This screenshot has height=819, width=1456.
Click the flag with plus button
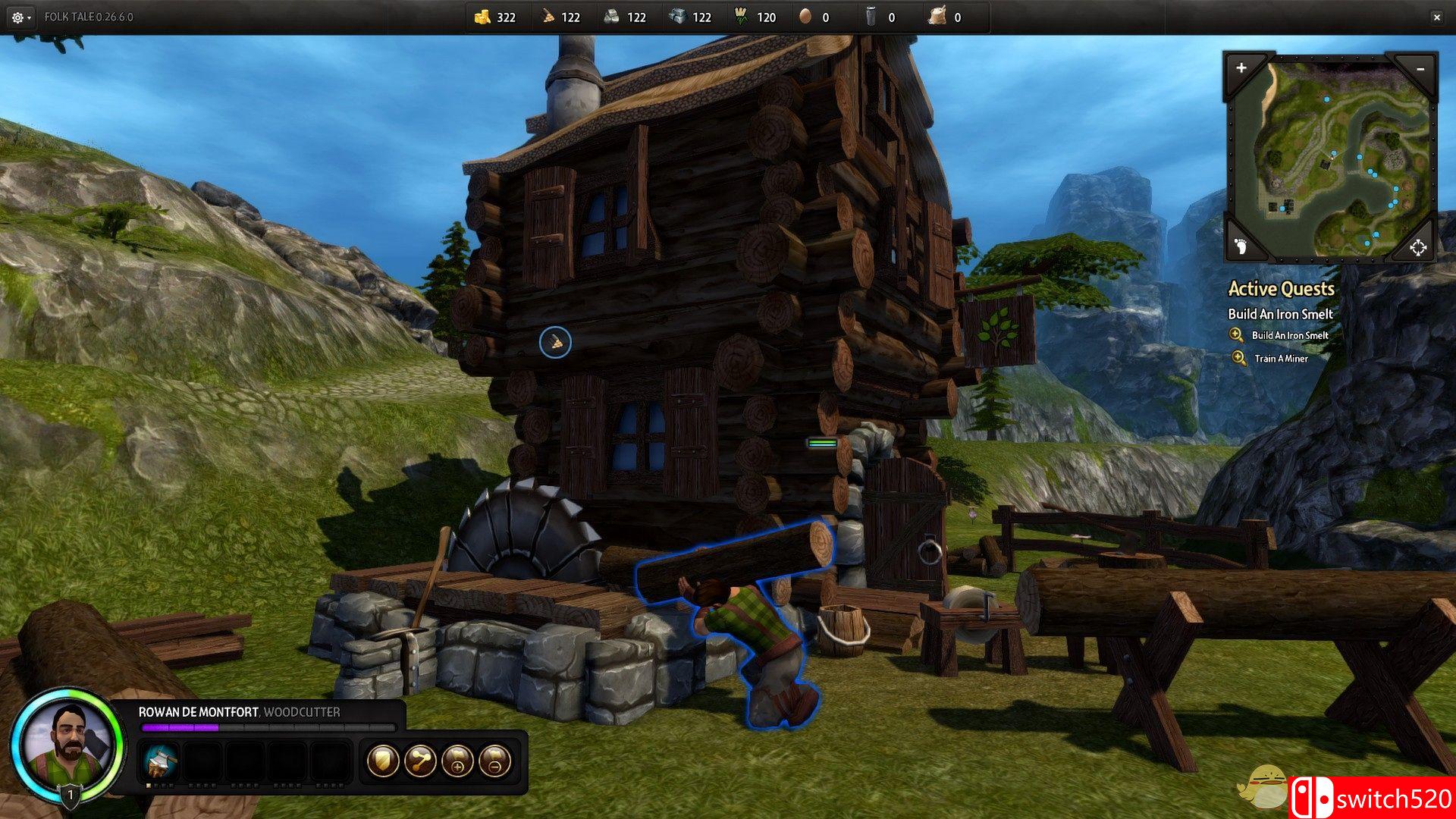[x=457, y=761]
